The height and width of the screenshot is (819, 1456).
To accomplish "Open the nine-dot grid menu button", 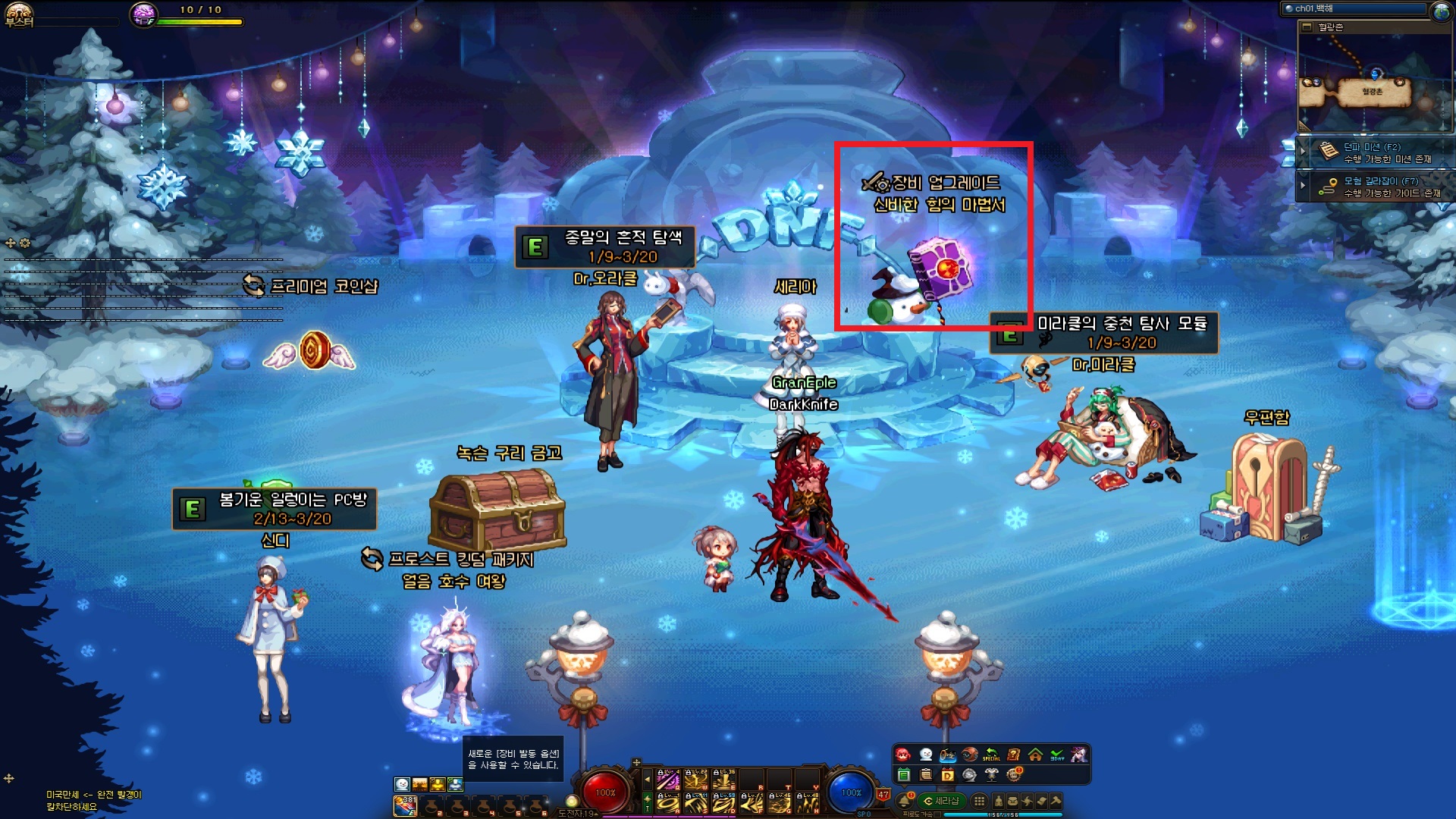I will [x=979, y=801].
